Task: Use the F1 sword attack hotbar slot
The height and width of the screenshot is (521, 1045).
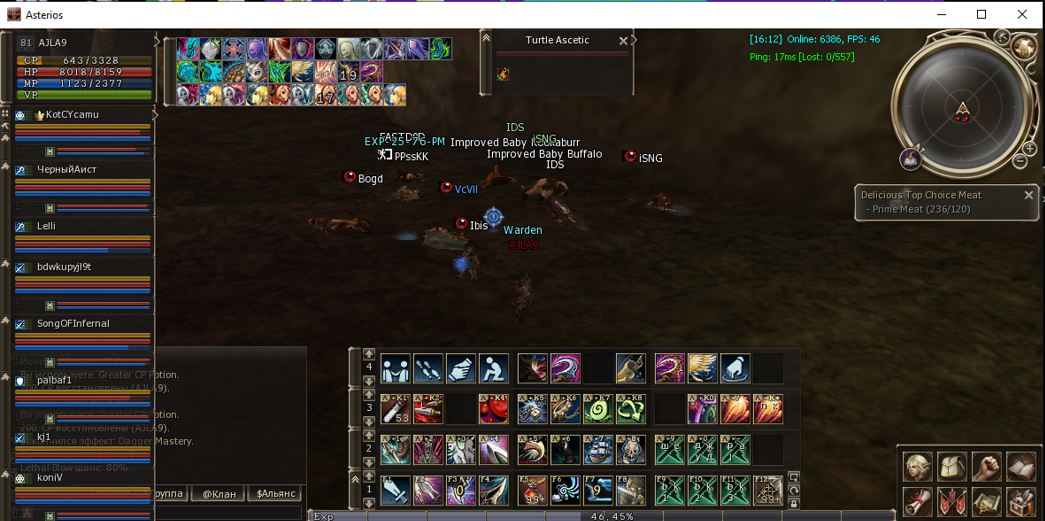Action: [x=395, y=490]
